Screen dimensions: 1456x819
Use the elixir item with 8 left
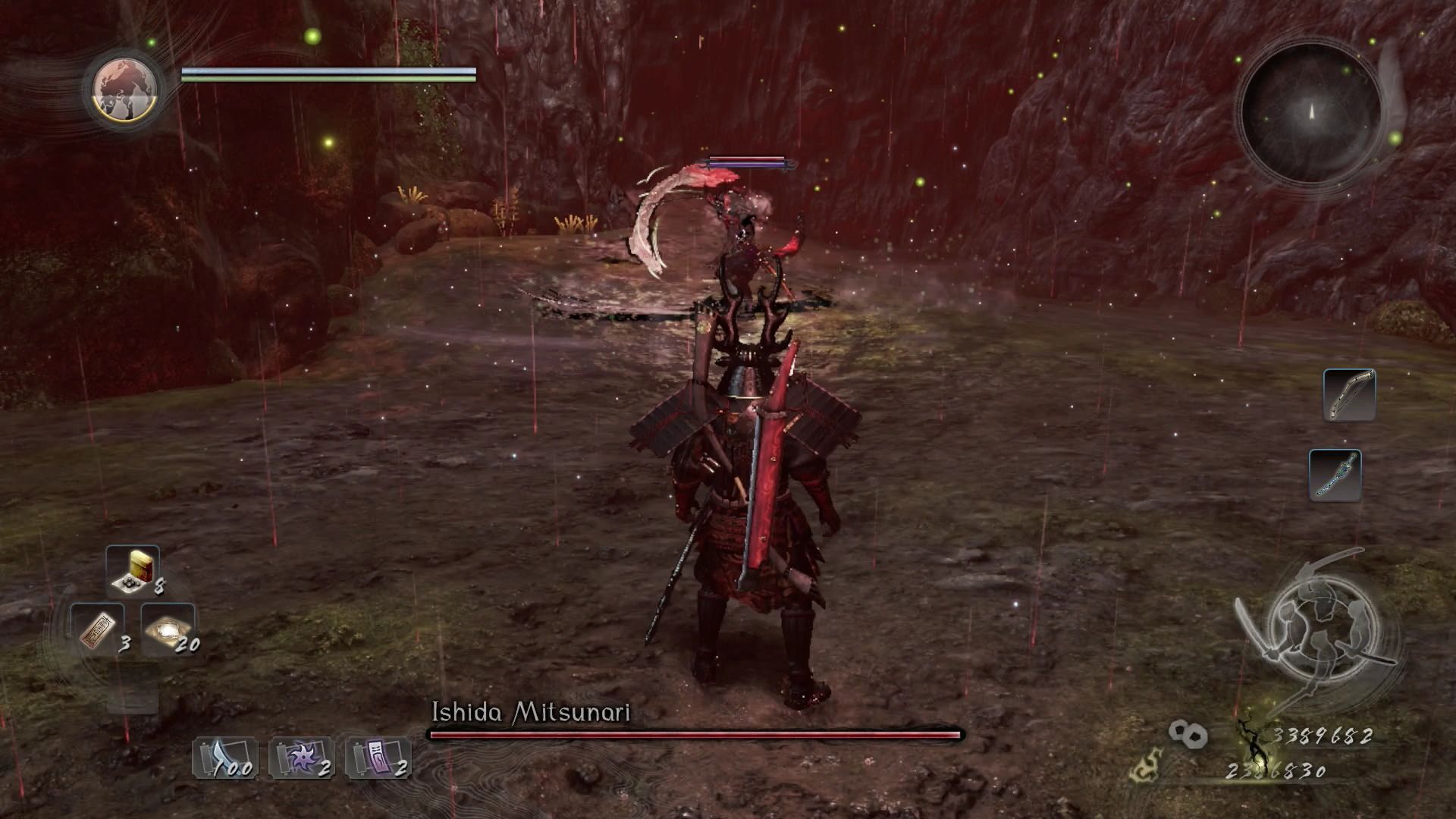pos(133,570)
